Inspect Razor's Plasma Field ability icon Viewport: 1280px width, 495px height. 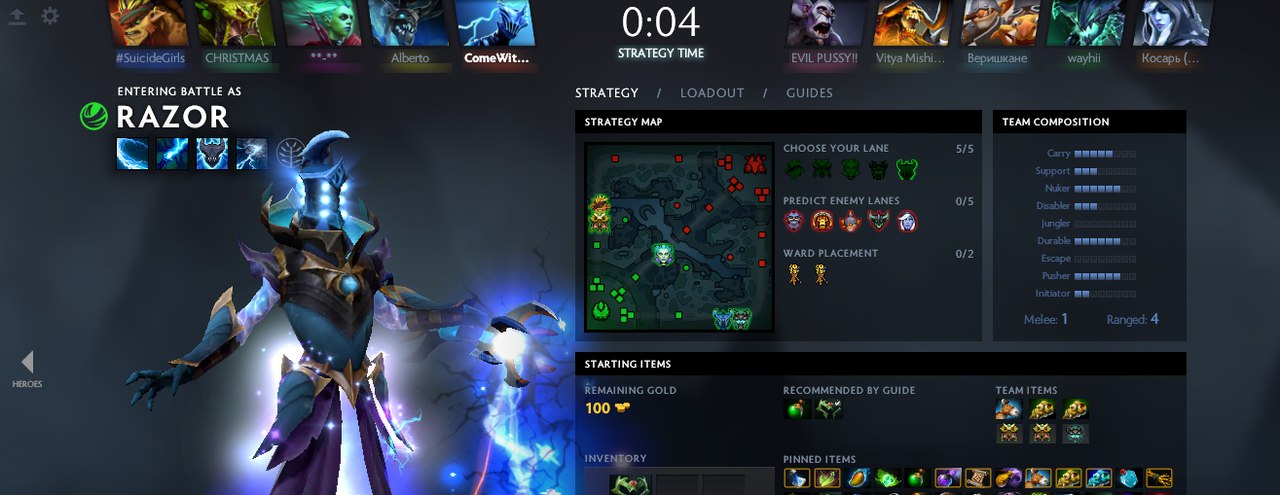[x=132, y=153]
